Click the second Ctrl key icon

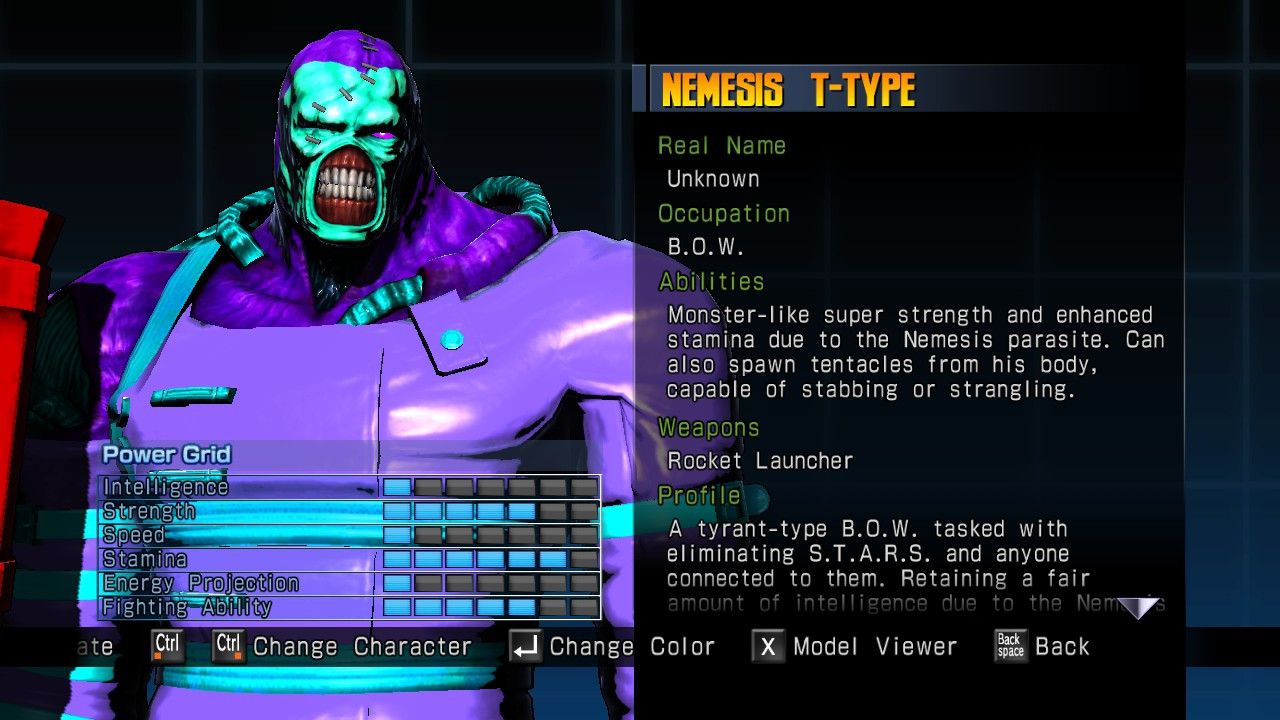[227, 646]
